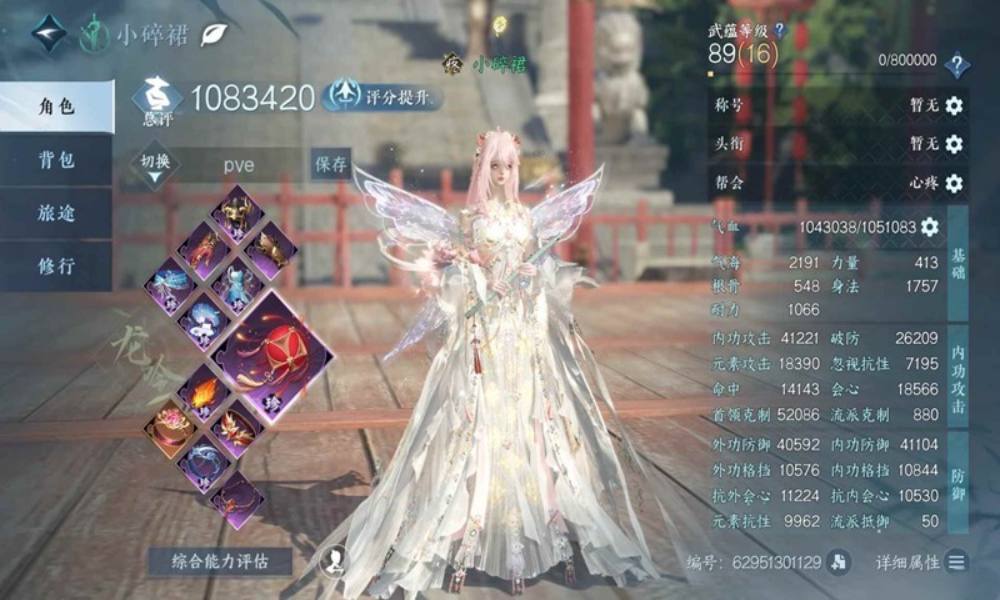Click the 武蕴等级 question mark help icon
This screenshot has width=1000, height=600.
(x=780, y=30)
